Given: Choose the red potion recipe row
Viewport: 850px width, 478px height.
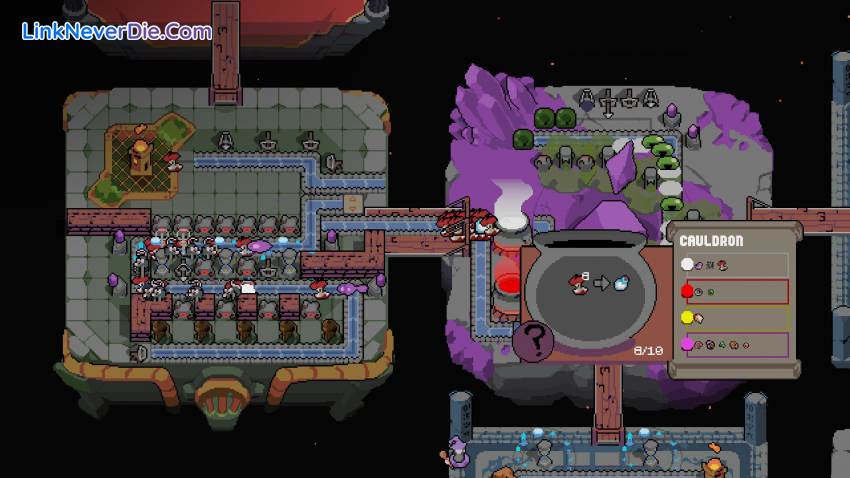Looking at the screenshot, I should [x=733, y=292].
